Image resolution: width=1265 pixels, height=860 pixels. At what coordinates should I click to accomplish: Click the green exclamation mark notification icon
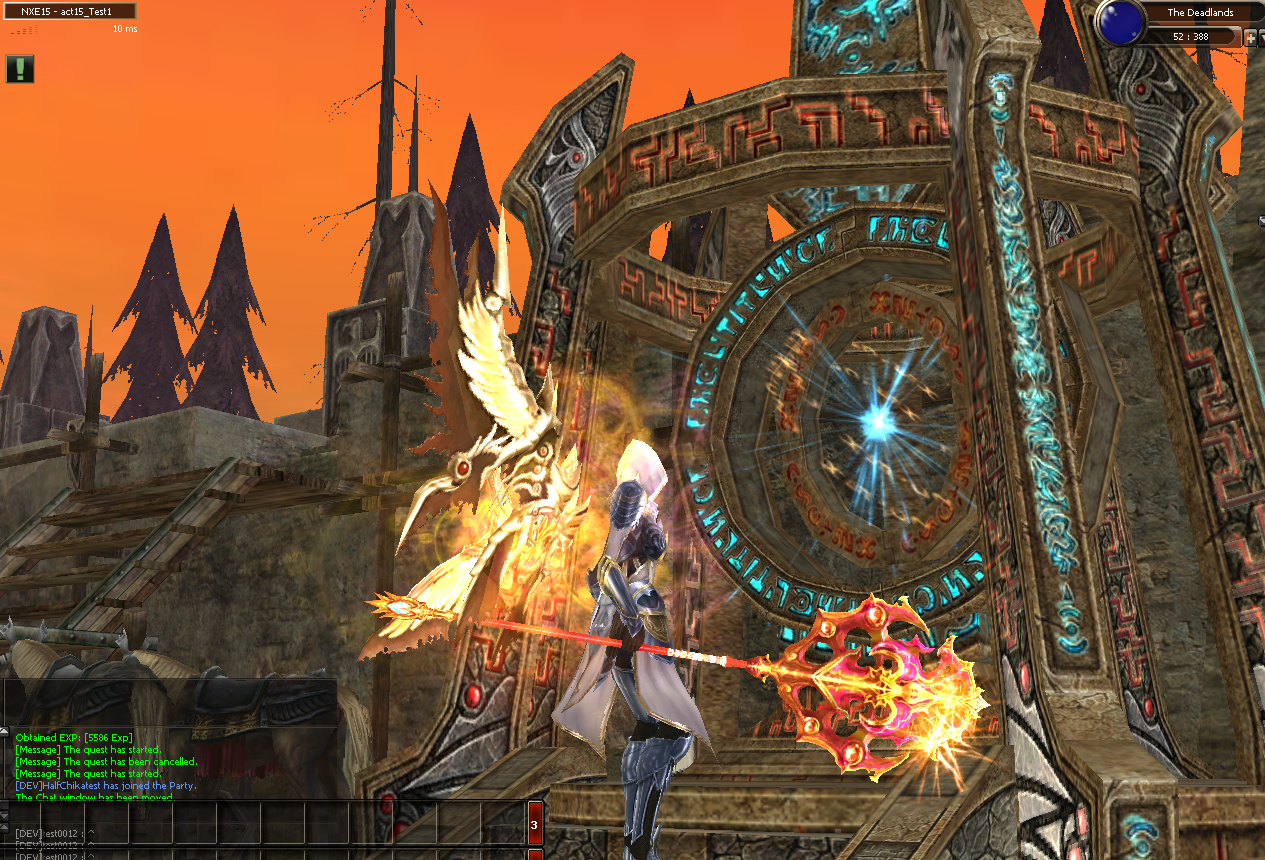click(19, 68)
